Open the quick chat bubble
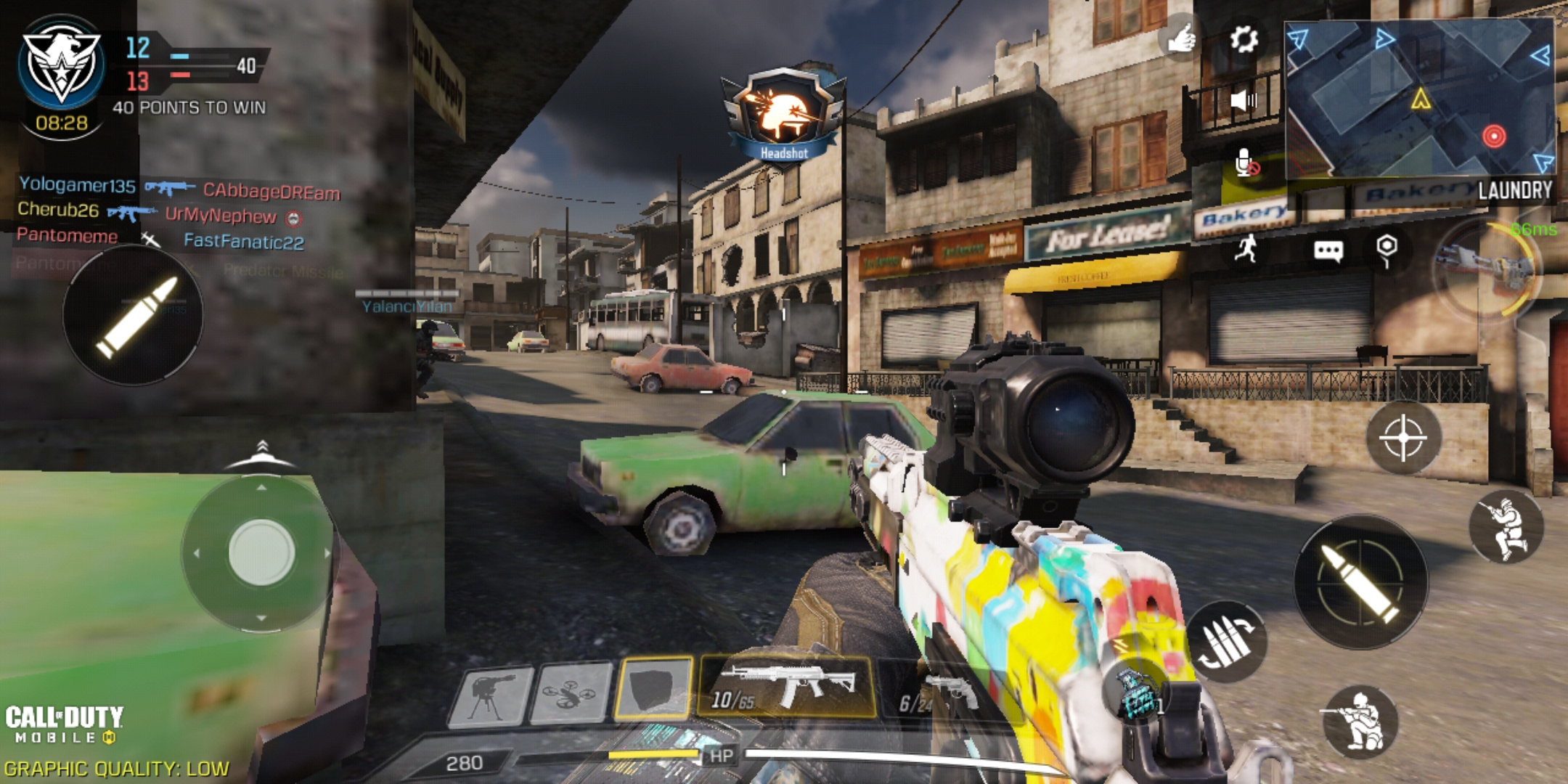The height and width of the screenshot is (784, 1568). [1328, 251]
